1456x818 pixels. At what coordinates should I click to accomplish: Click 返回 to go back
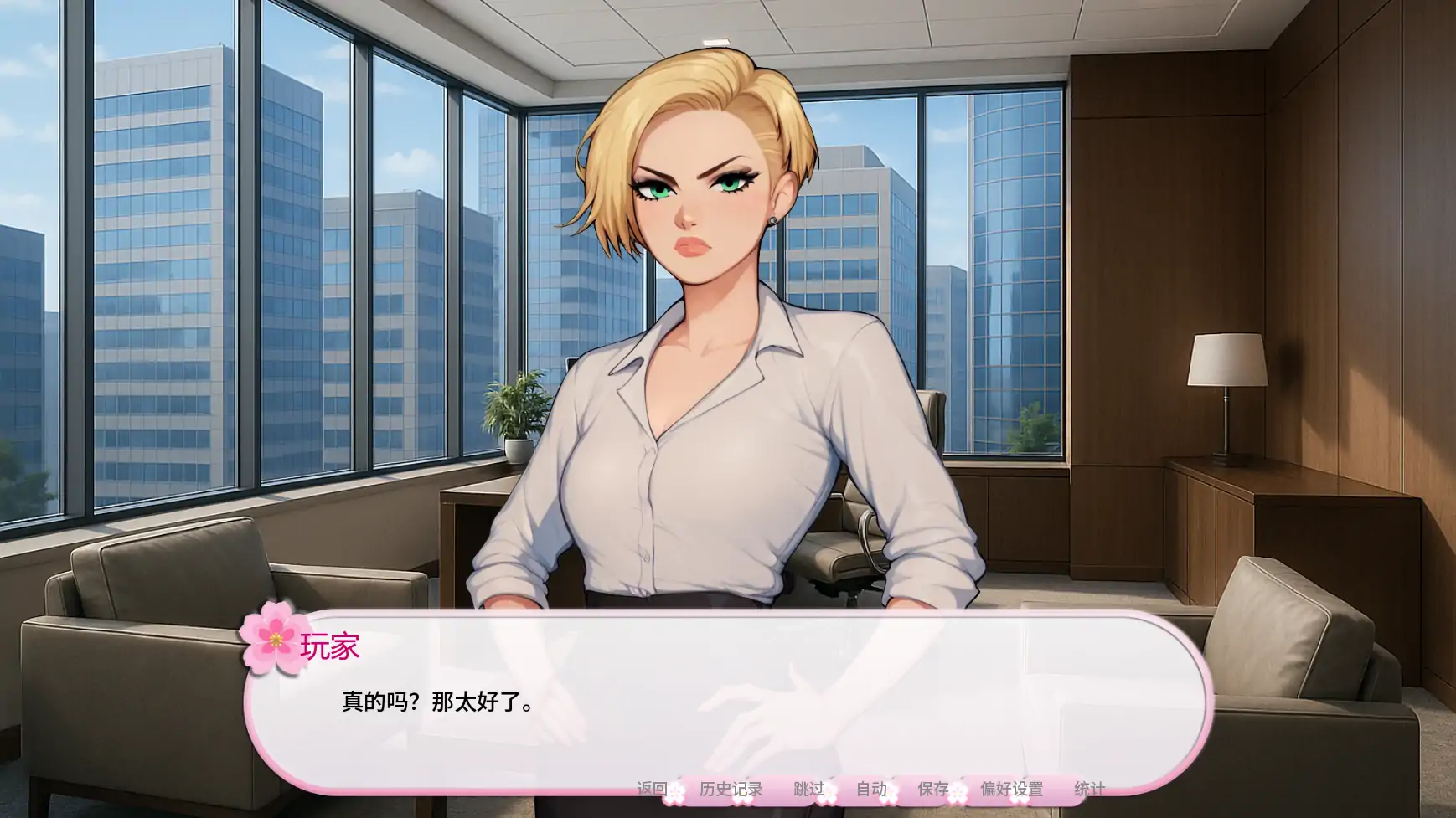click(652, 789)
